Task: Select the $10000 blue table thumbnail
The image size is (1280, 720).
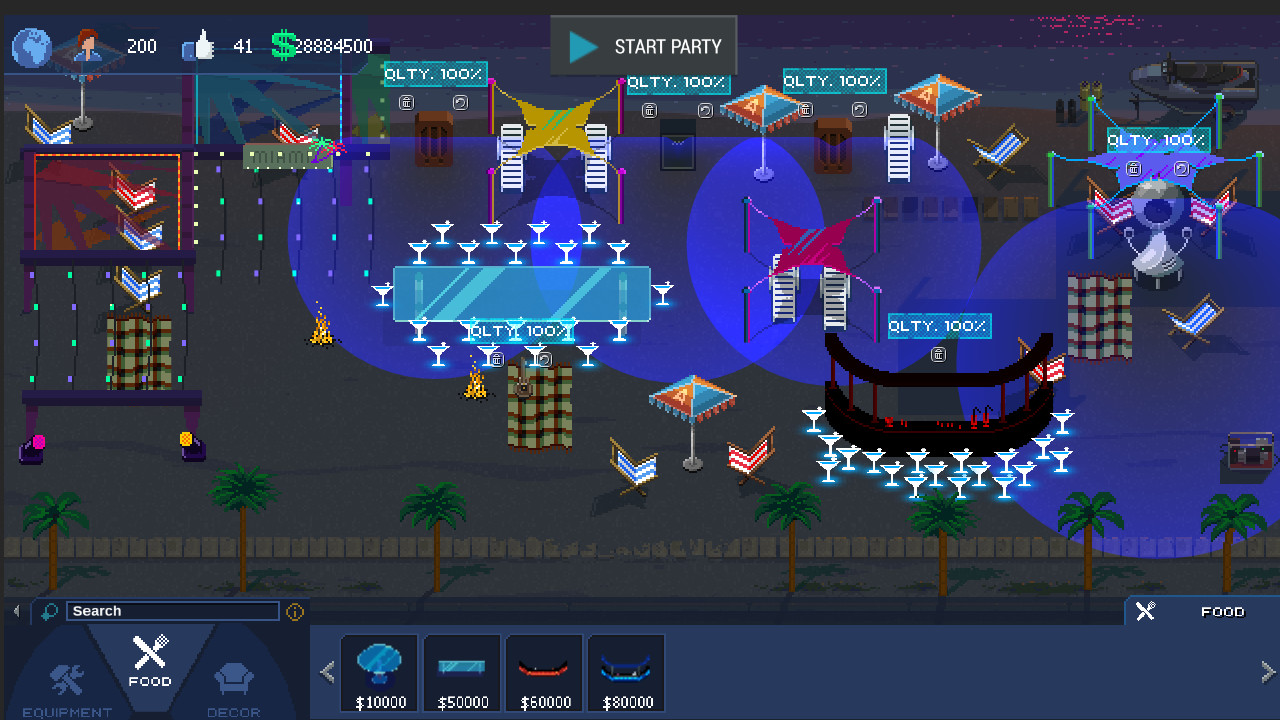Action: click(379, 671)
